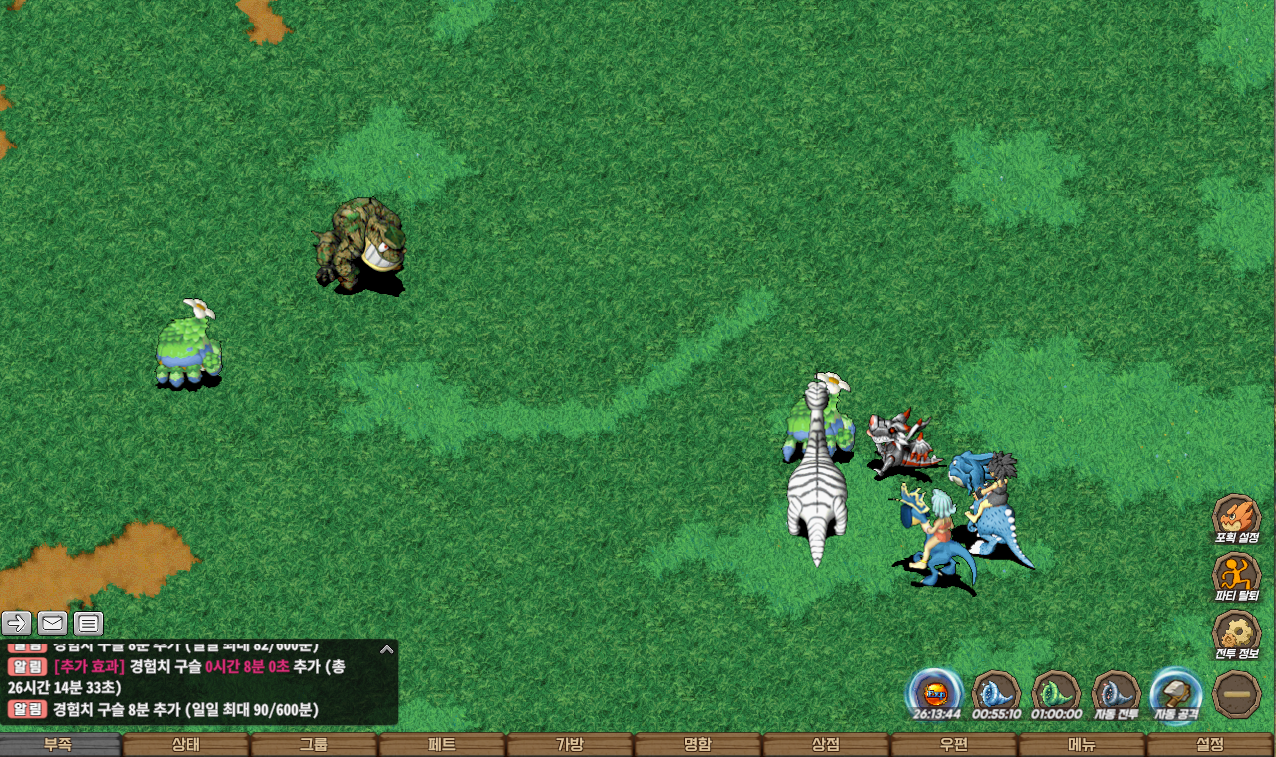The image size is (1276, 757).
Task: Open the 부족 (Tribe) menu
Action: click(60, 745)
